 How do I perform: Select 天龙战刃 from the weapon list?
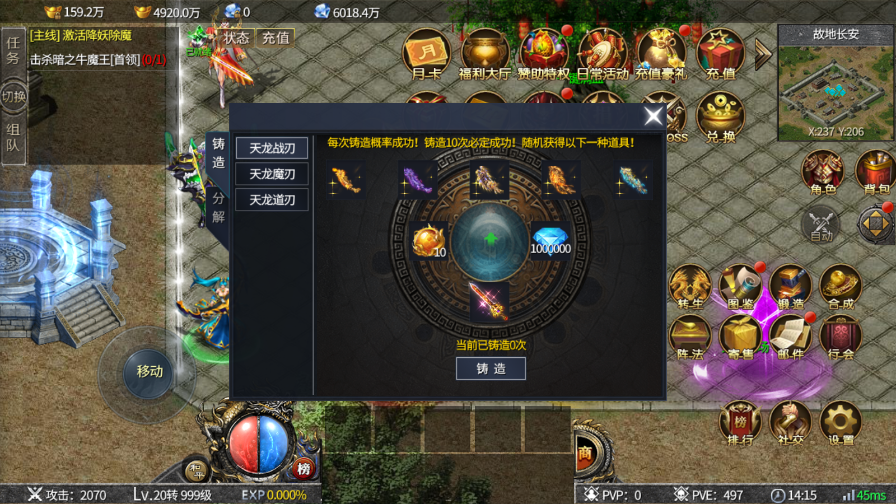coord(272,148)
